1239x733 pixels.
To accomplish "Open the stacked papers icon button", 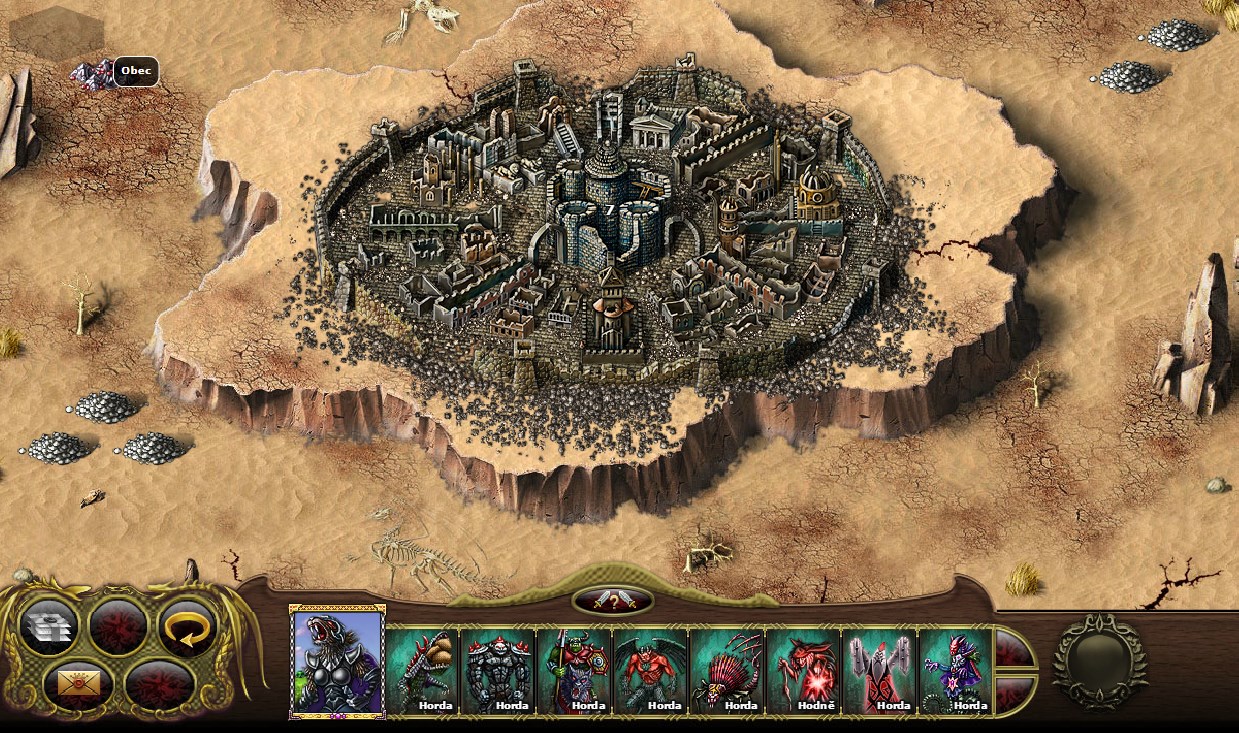I will (x=49, y=627).
